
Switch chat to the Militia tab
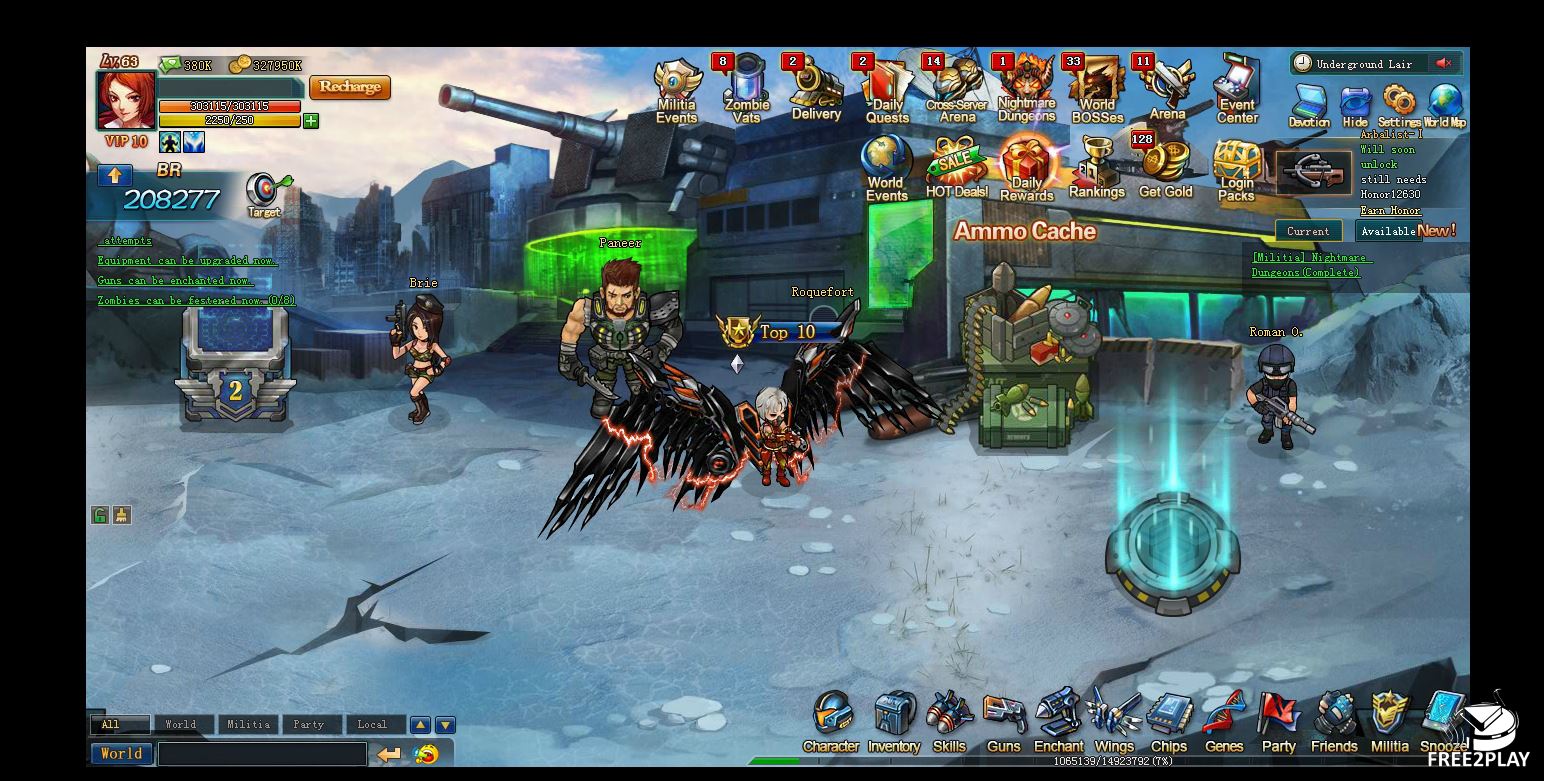pyautogui.click(x=248, y=725)
